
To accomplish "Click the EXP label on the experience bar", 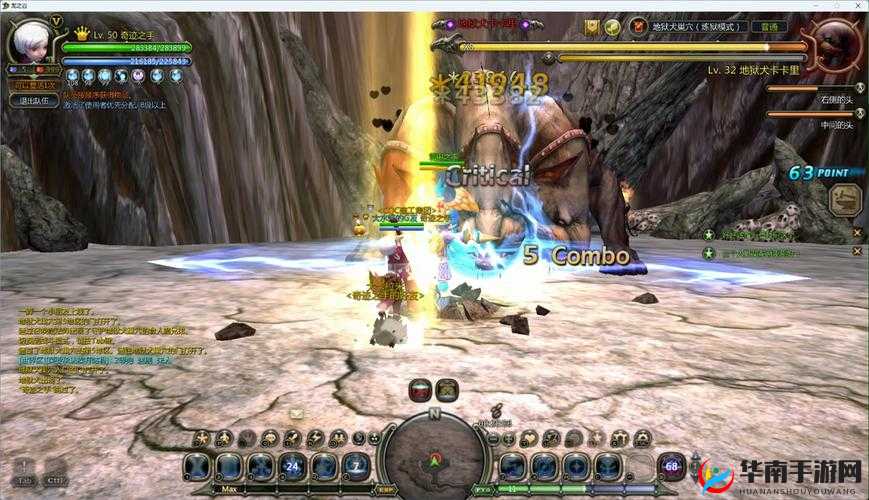I will pyautogui.click(x=387, y=491).
